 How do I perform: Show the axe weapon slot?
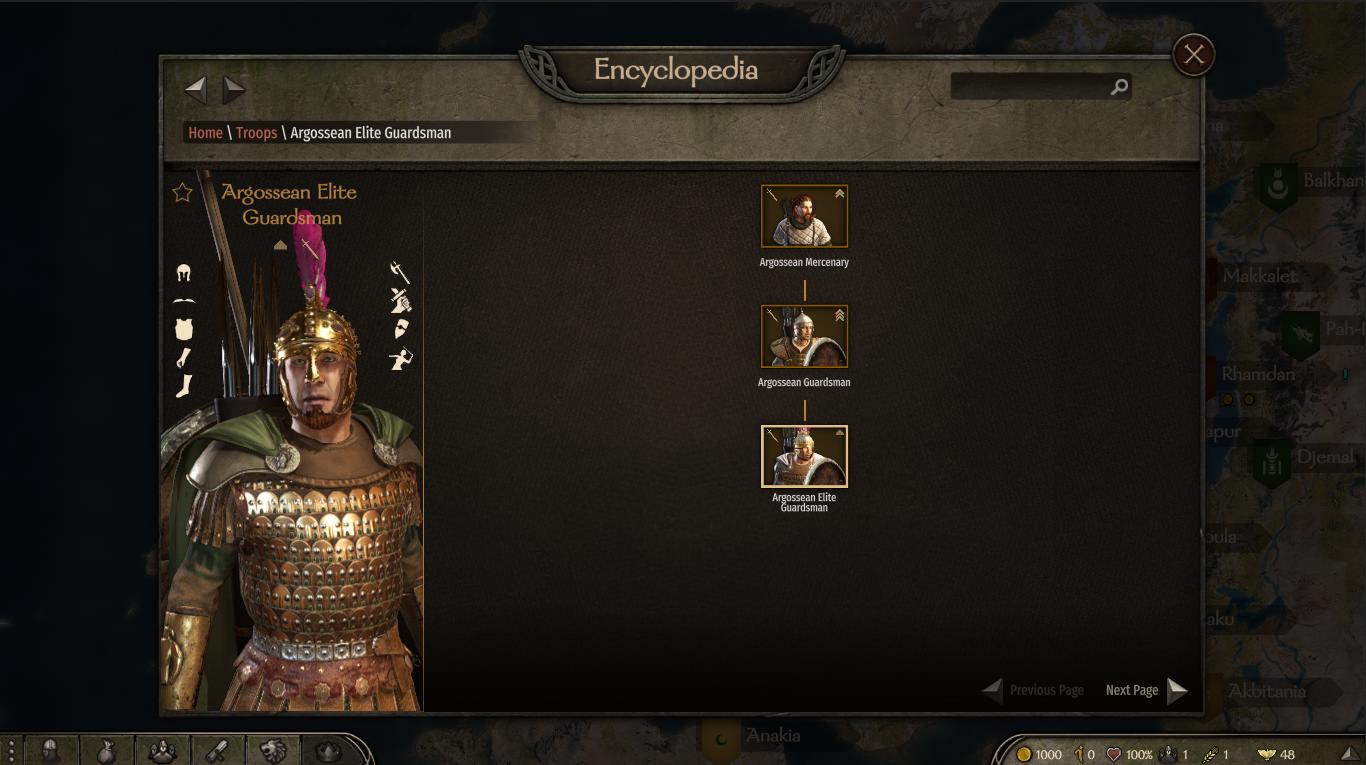tap(400, 272)
